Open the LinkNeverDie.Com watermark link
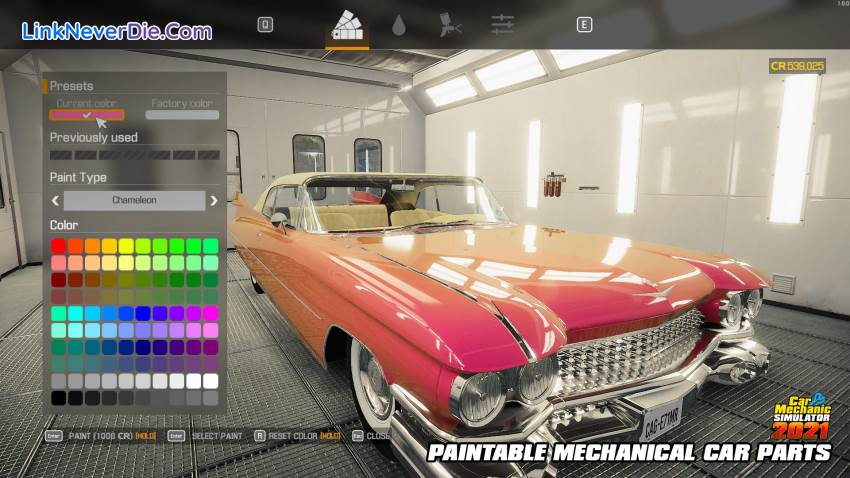Screen dimensions: 850x478 (116, 31)
